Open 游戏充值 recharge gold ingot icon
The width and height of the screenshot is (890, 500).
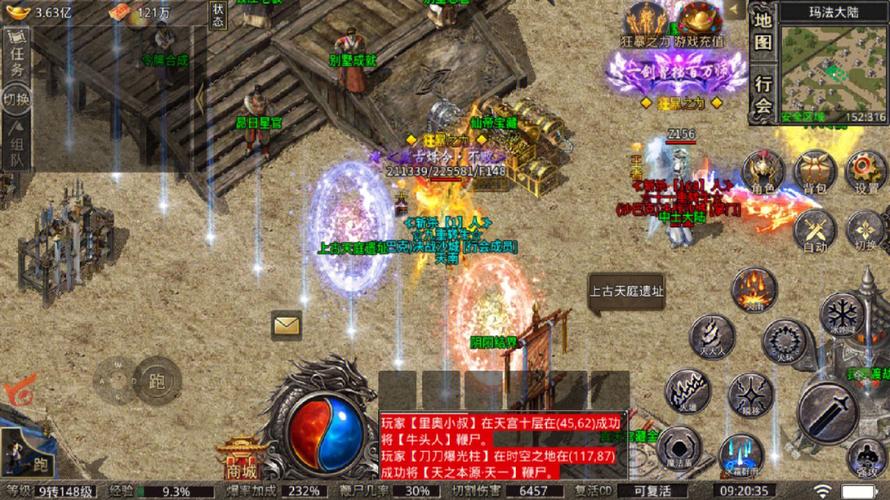coord(699,22)
